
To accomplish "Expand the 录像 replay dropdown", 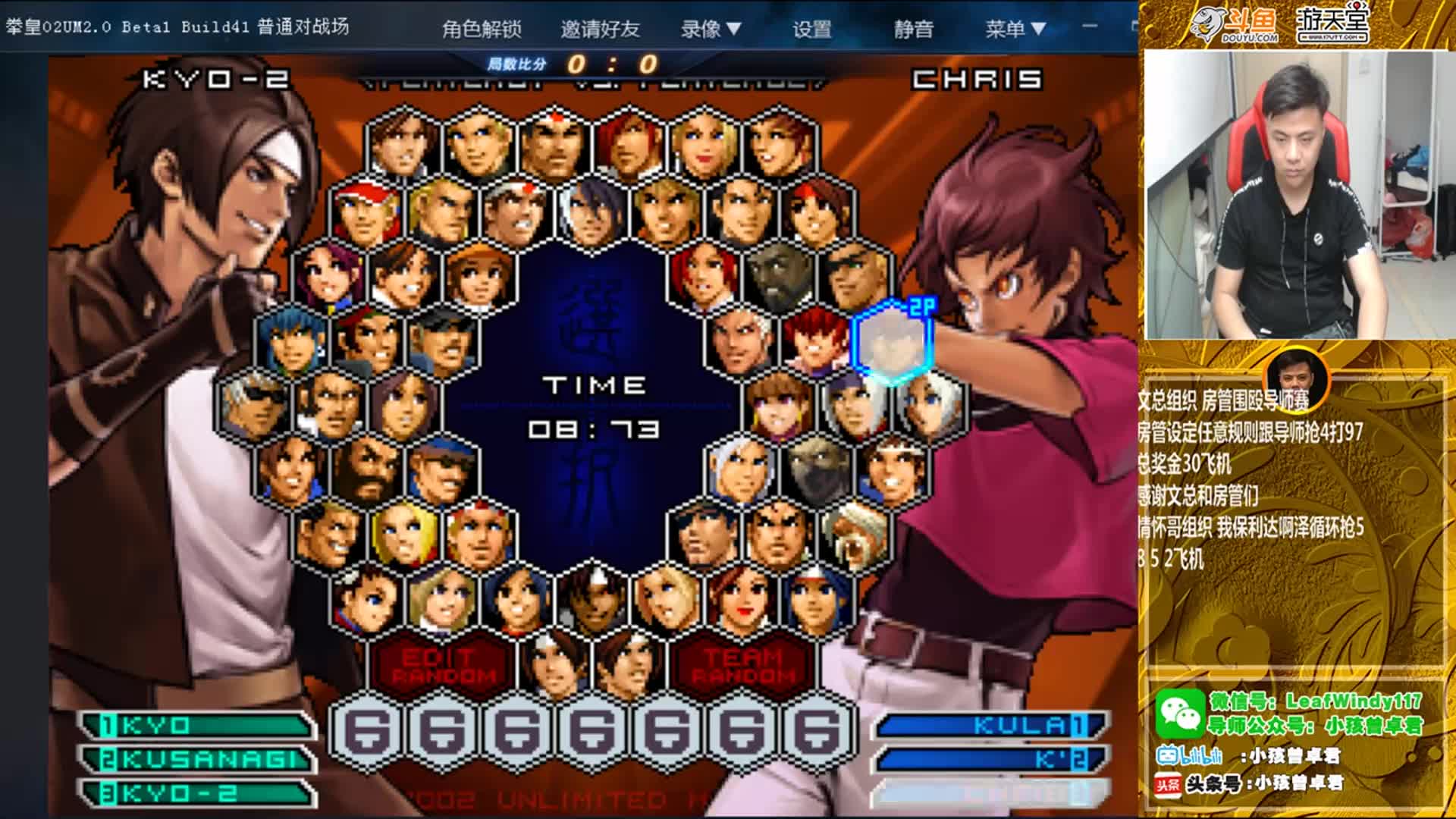I will (711, 29).
